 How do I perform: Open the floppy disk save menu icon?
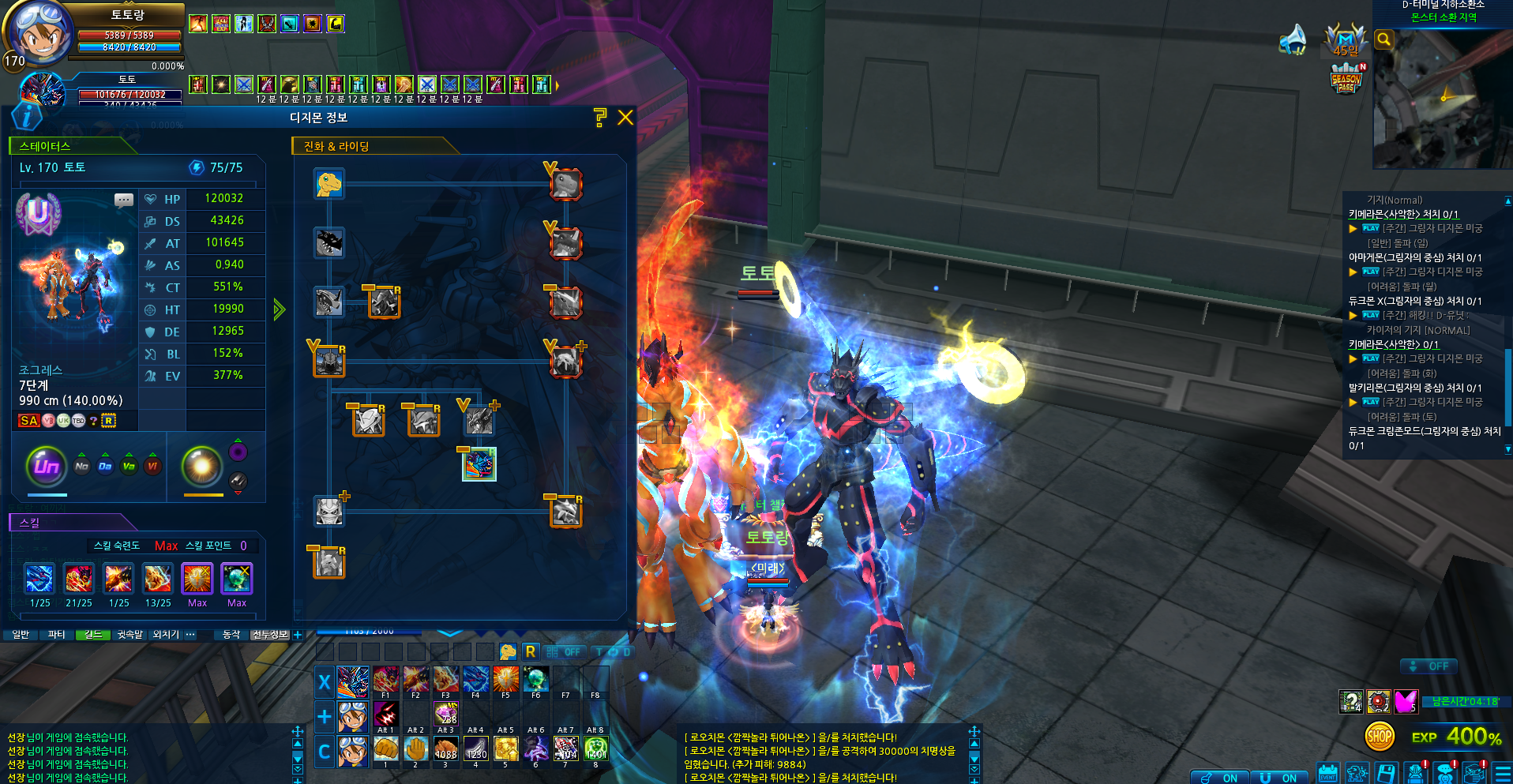(x=1386, y=773)
